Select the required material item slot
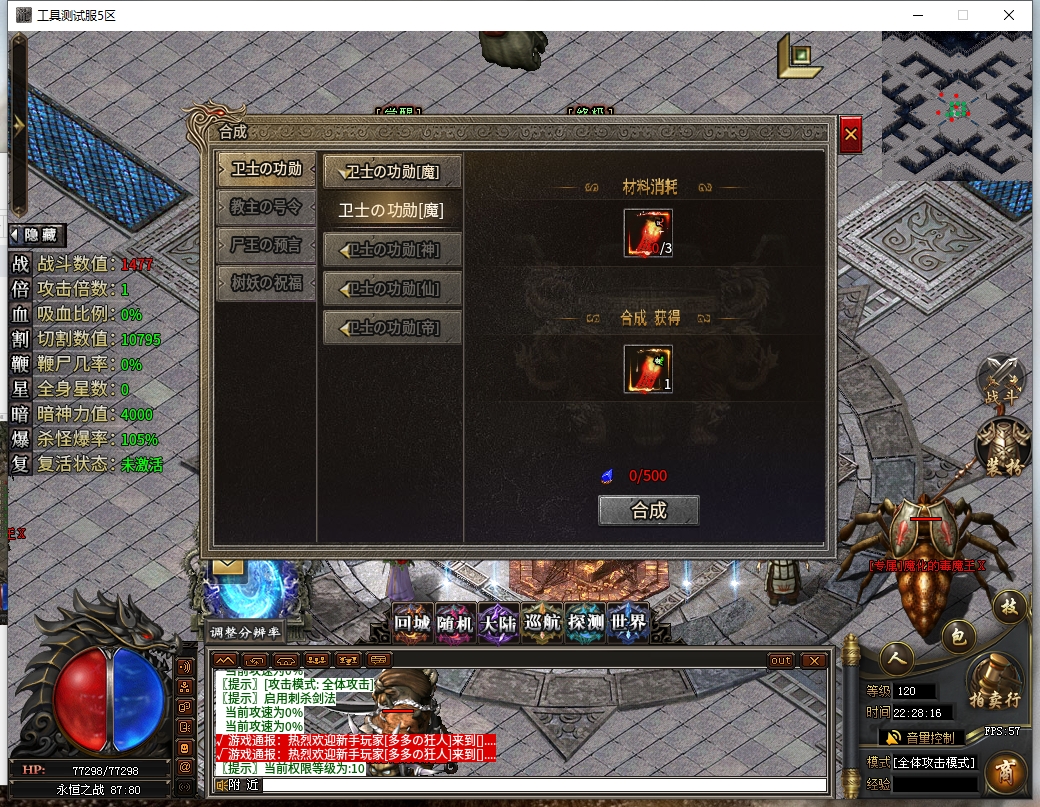 click(x=647, y=233)
